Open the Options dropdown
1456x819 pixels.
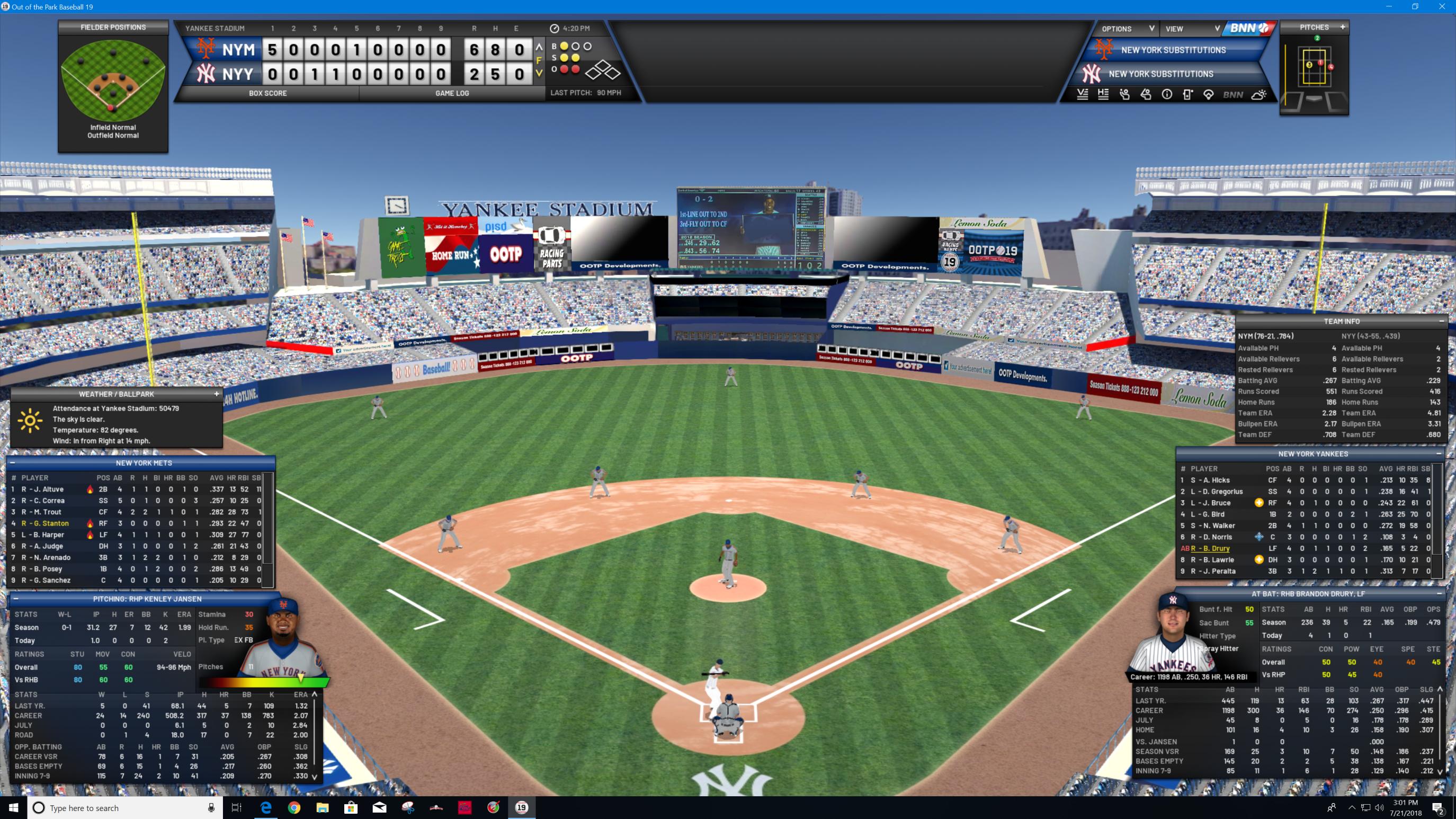pyautogui.click(x=1127, y=29)
